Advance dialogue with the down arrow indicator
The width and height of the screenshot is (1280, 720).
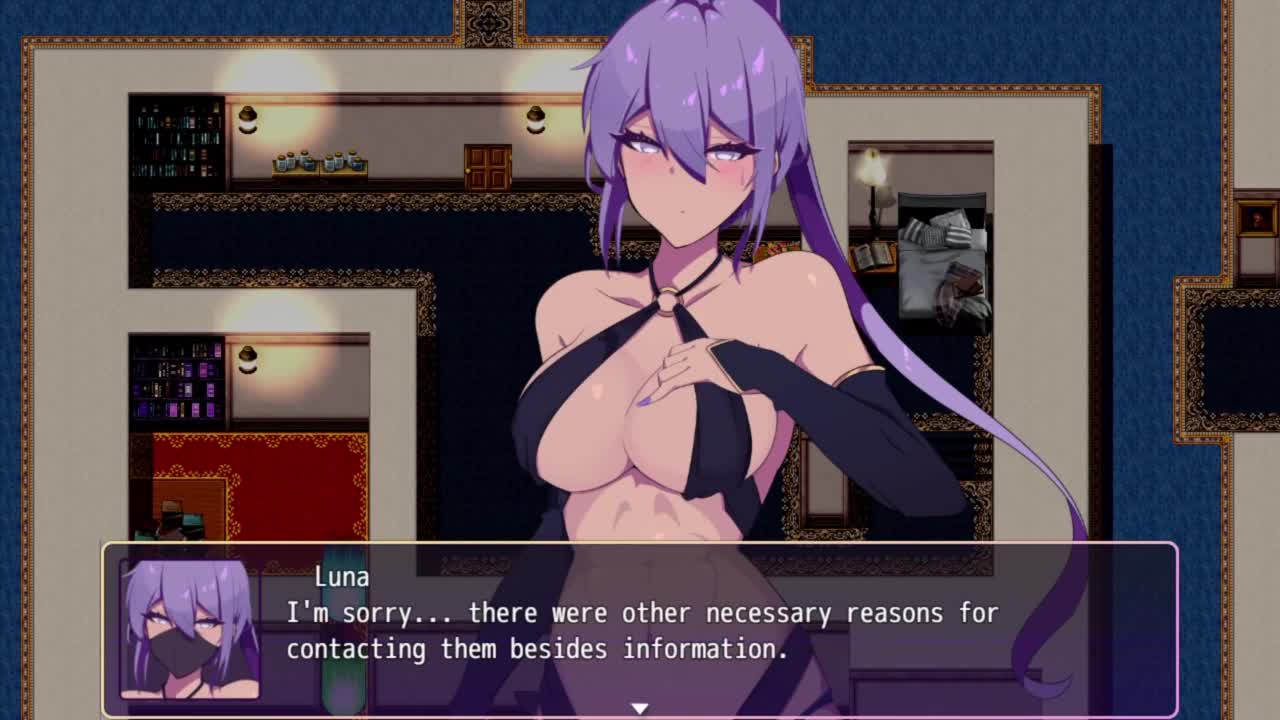[639, 708]
